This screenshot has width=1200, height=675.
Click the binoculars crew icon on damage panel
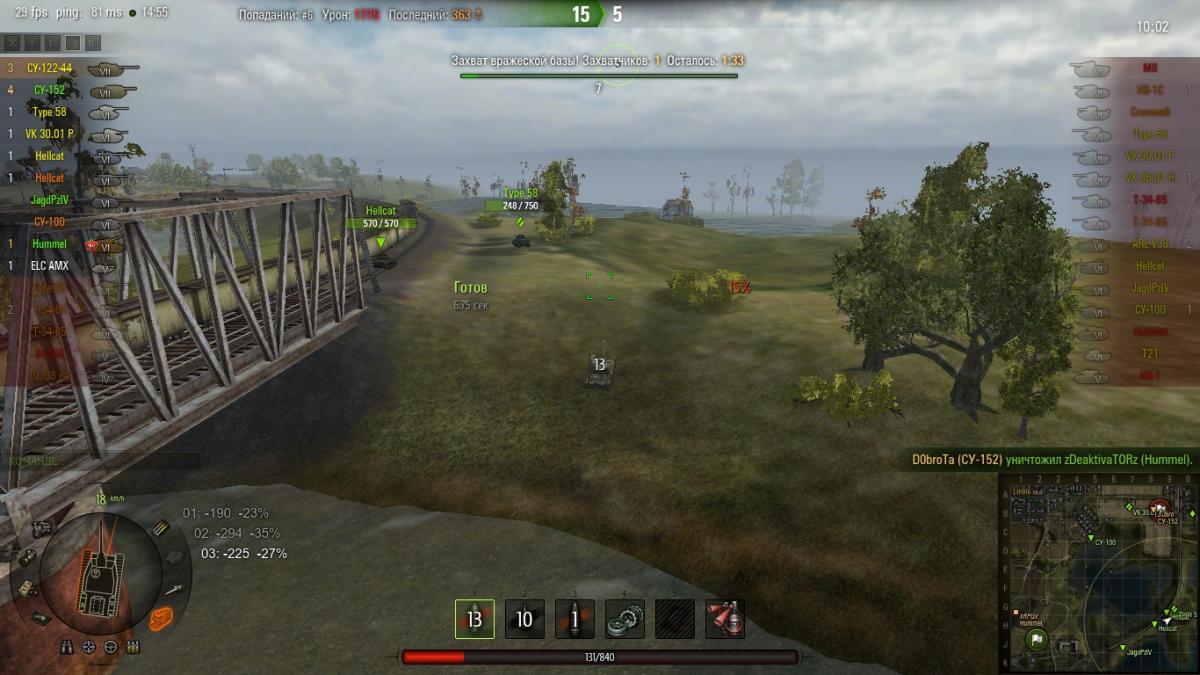point(68,647)
